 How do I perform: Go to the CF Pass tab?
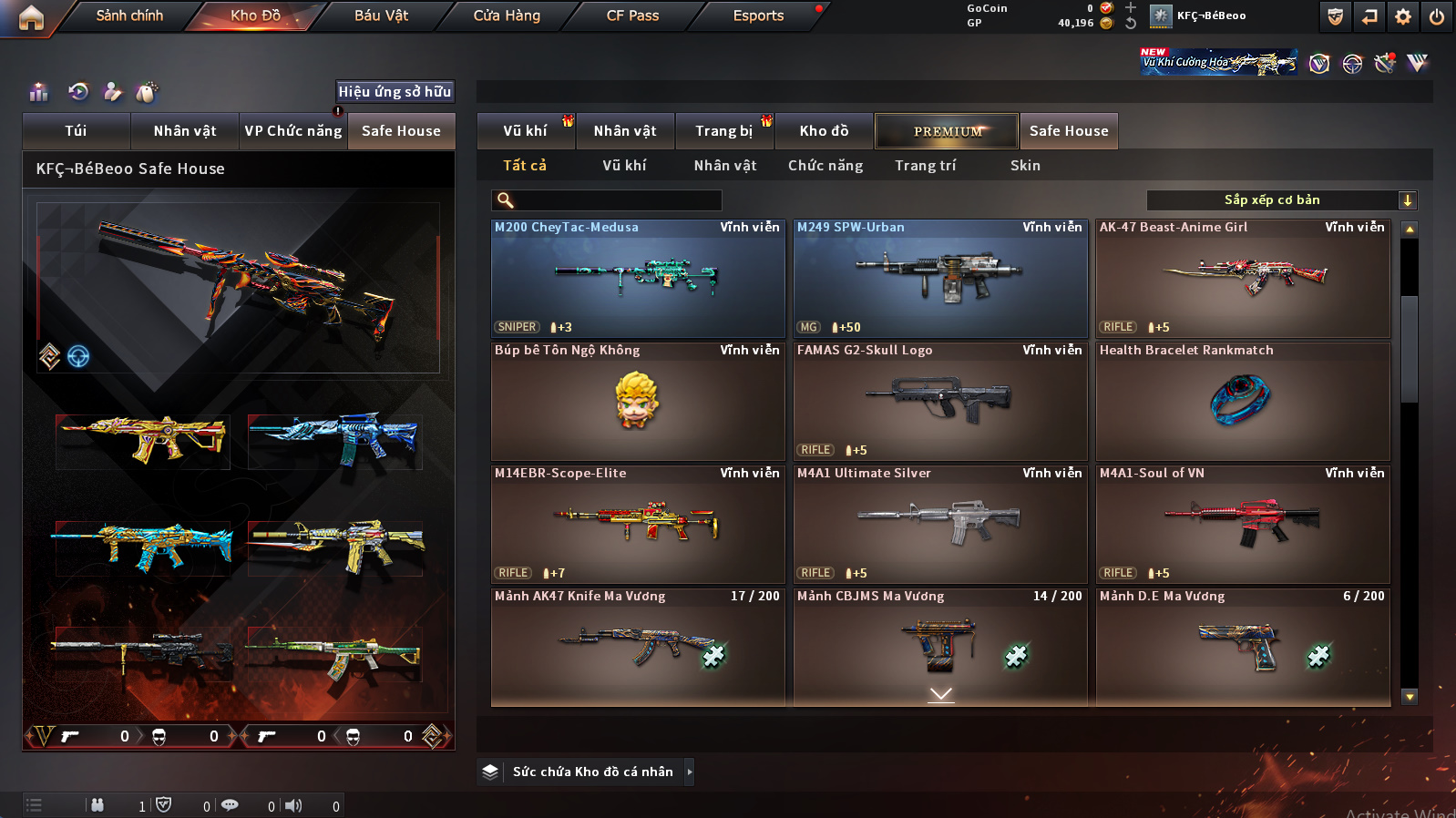632,15
